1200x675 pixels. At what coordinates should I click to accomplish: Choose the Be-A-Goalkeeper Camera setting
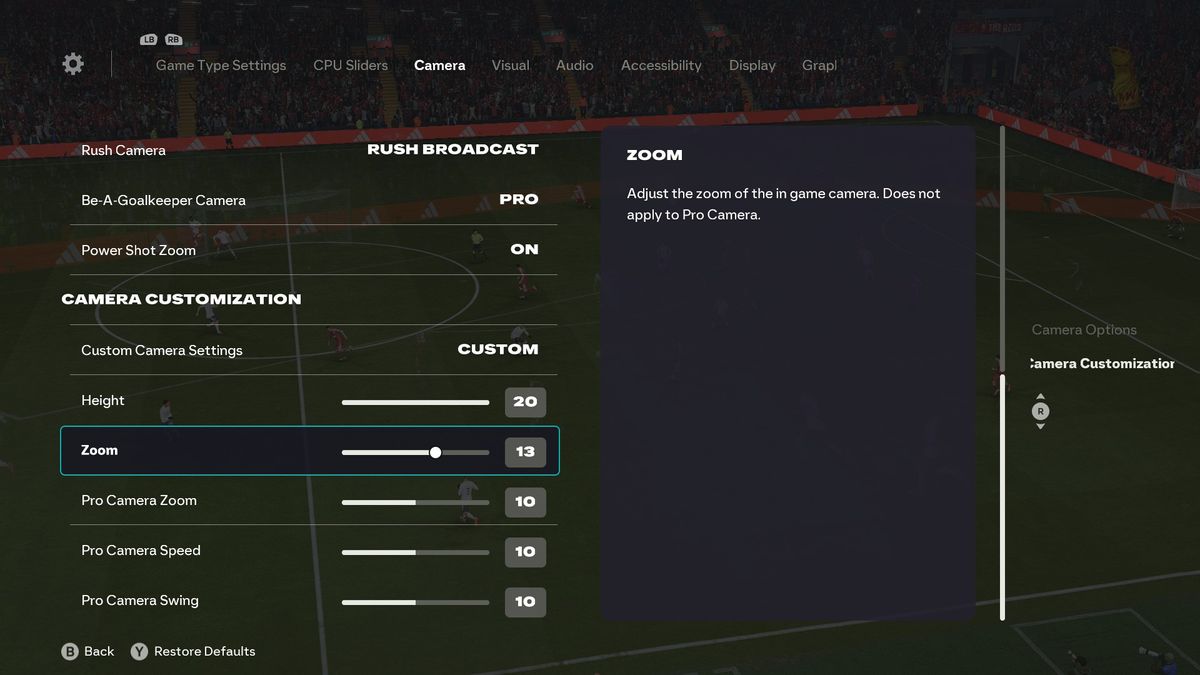tap(310, 200)
